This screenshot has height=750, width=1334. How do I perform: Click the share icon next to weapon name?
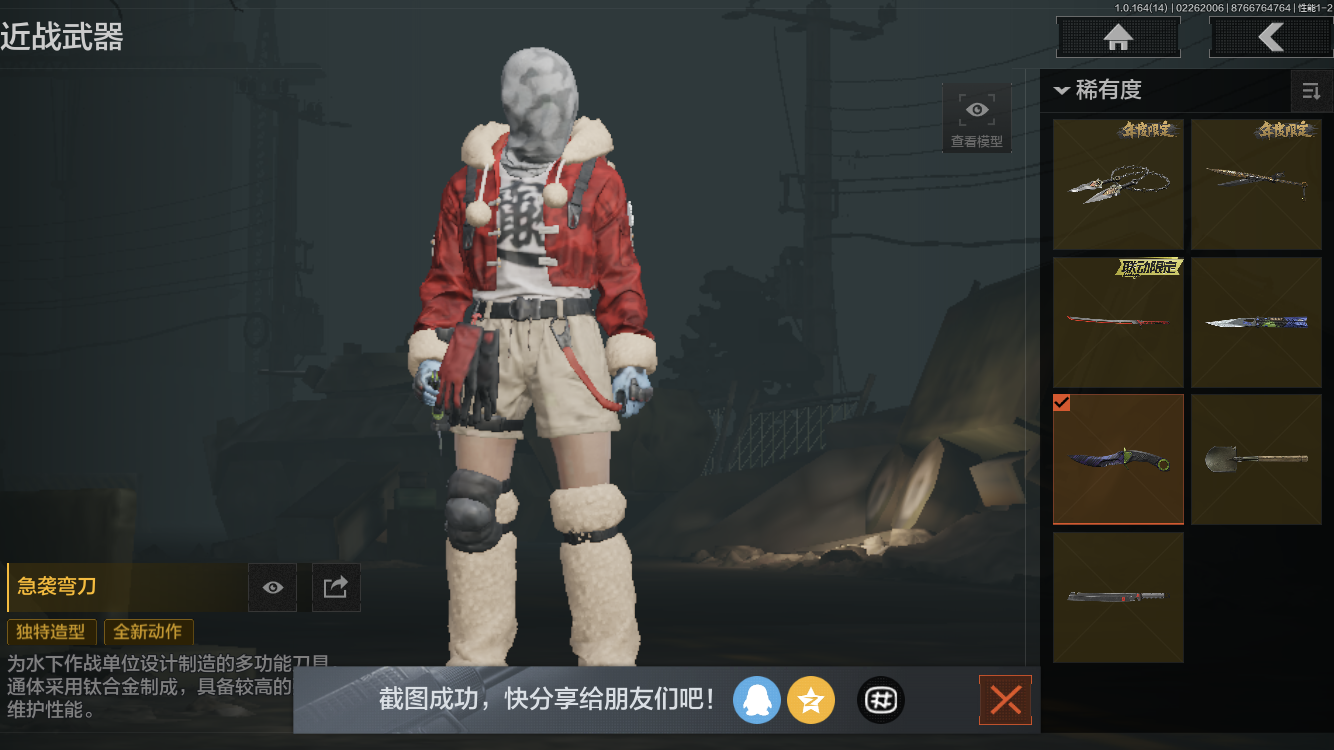coord(336,587)
